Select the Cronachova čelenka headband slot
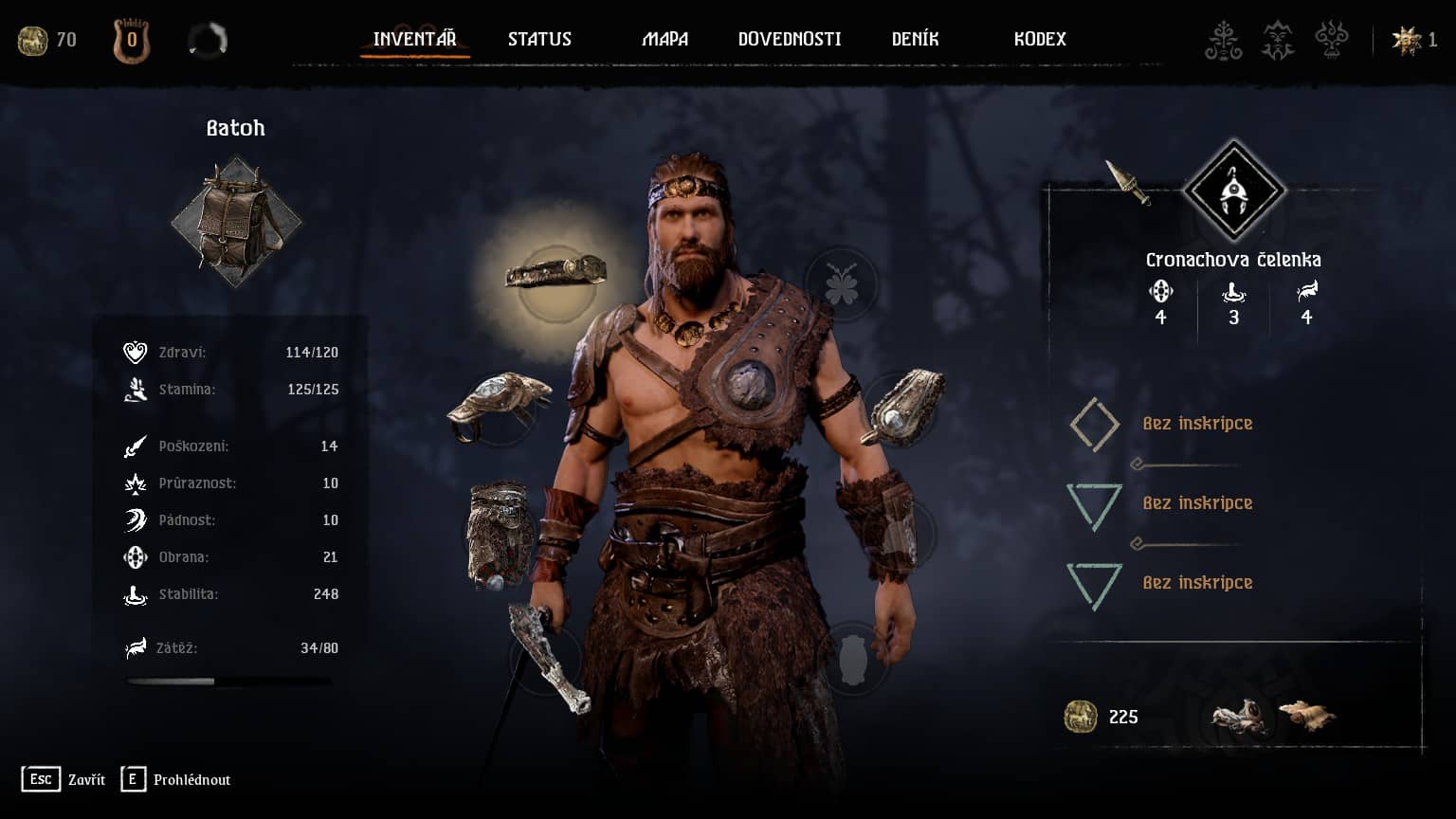1456x819 pixels. [556, 274]
